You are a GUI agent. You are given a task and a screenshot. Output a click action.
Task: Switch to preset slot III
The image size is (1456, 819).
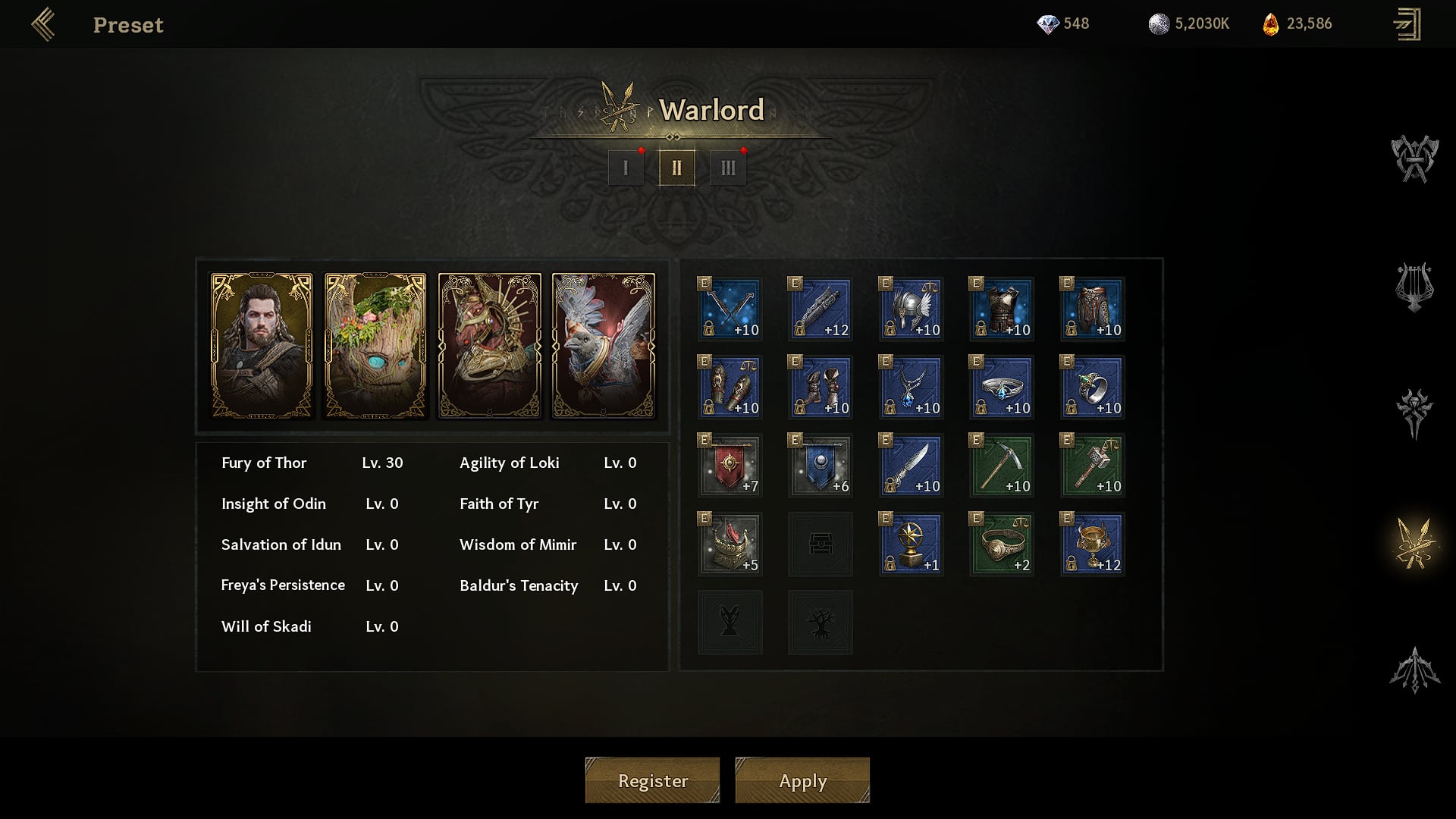pos(728,168)
